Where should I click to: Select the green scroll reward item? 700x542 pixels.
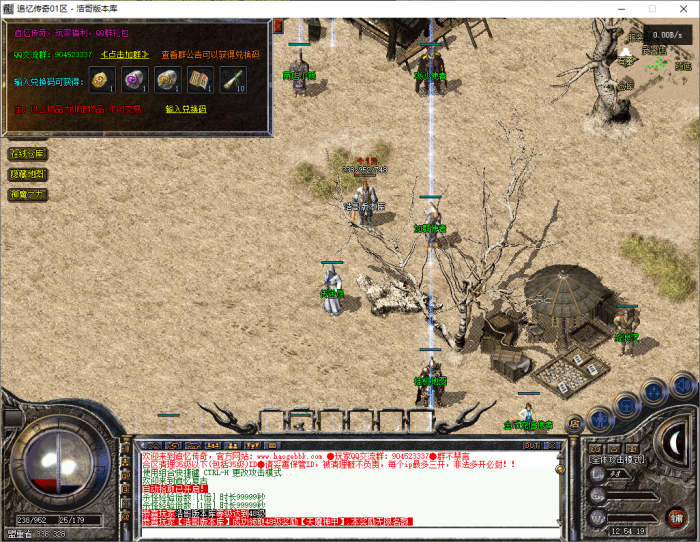[x=229, y=80]
